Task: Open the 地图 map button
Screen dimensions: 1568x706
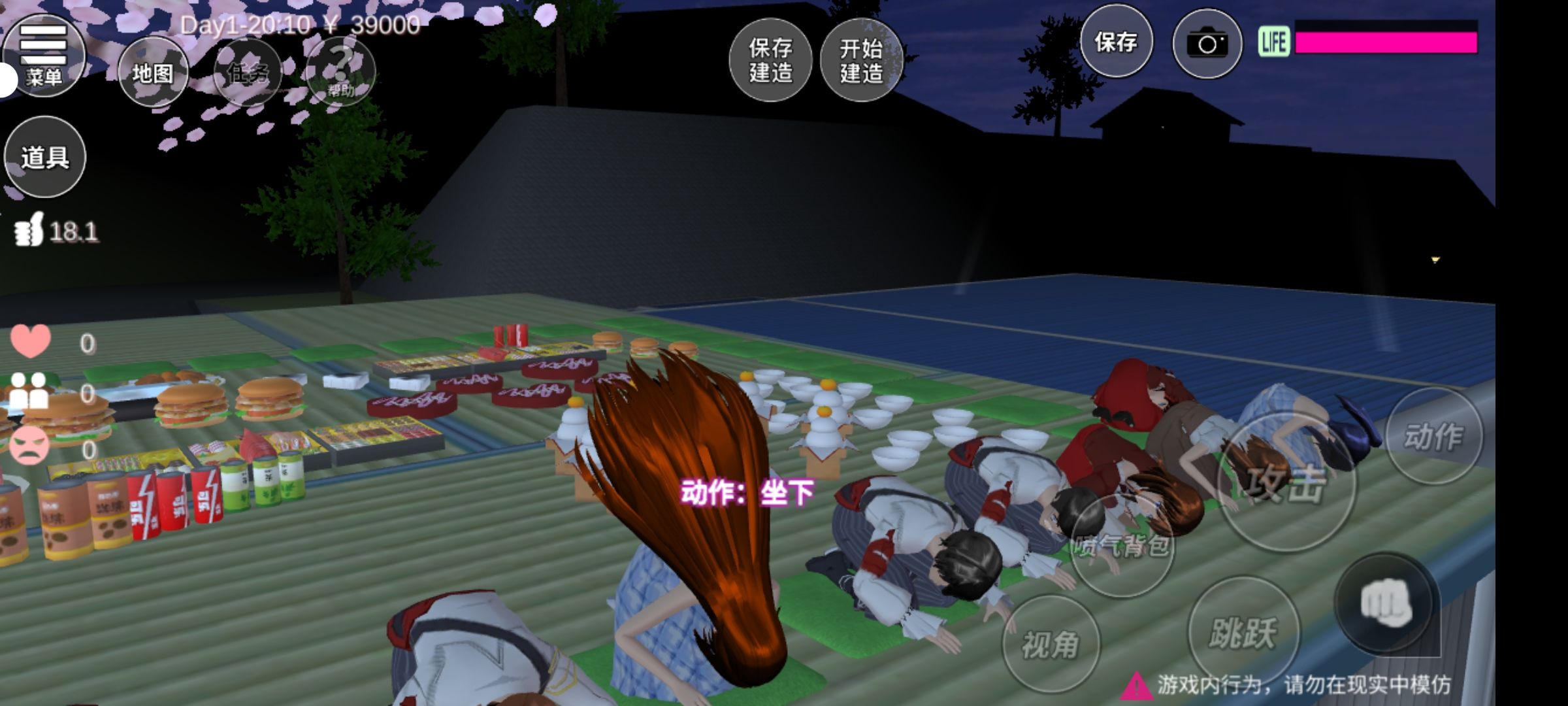Action: 153,73
